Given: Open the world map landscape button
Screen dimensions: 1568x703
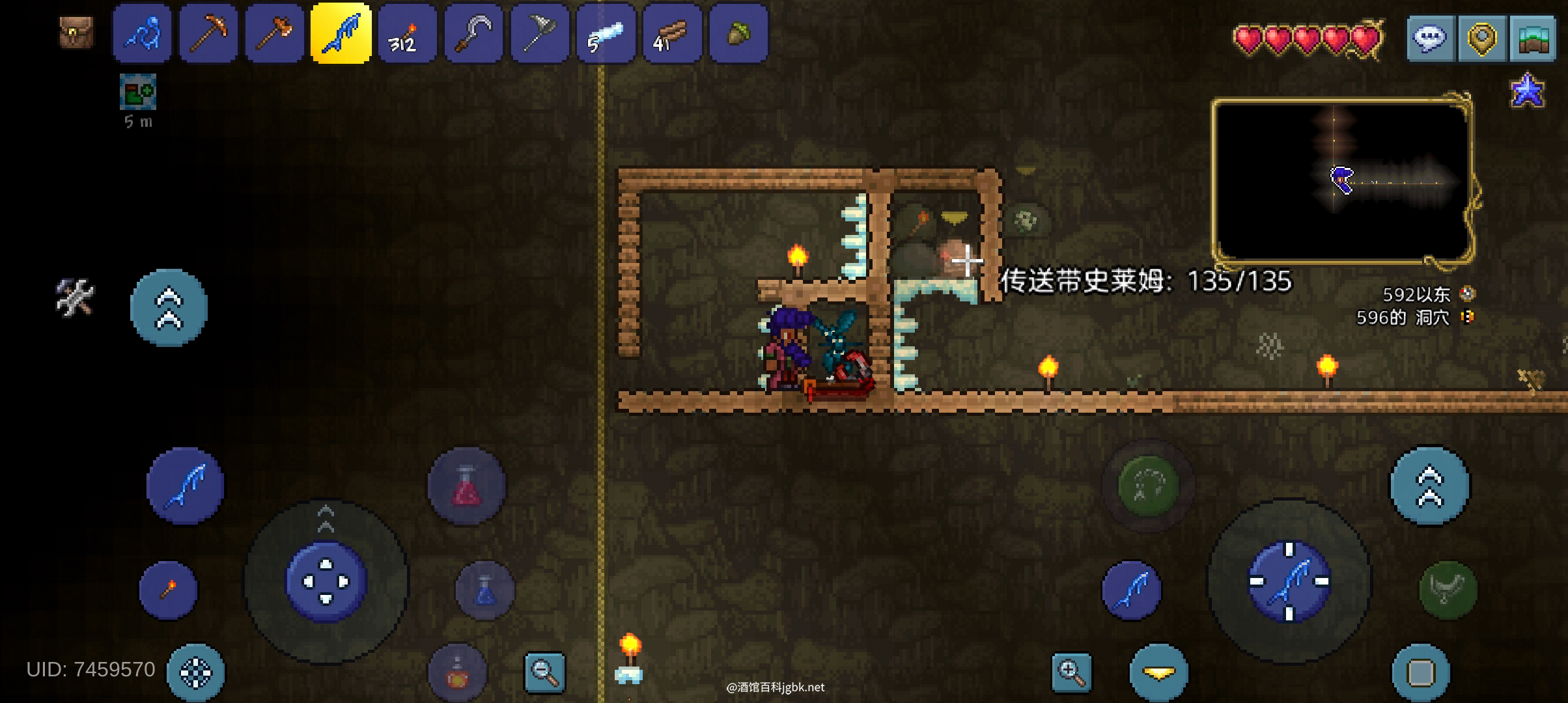Looking at the screenshot, I should point(1532,39).
